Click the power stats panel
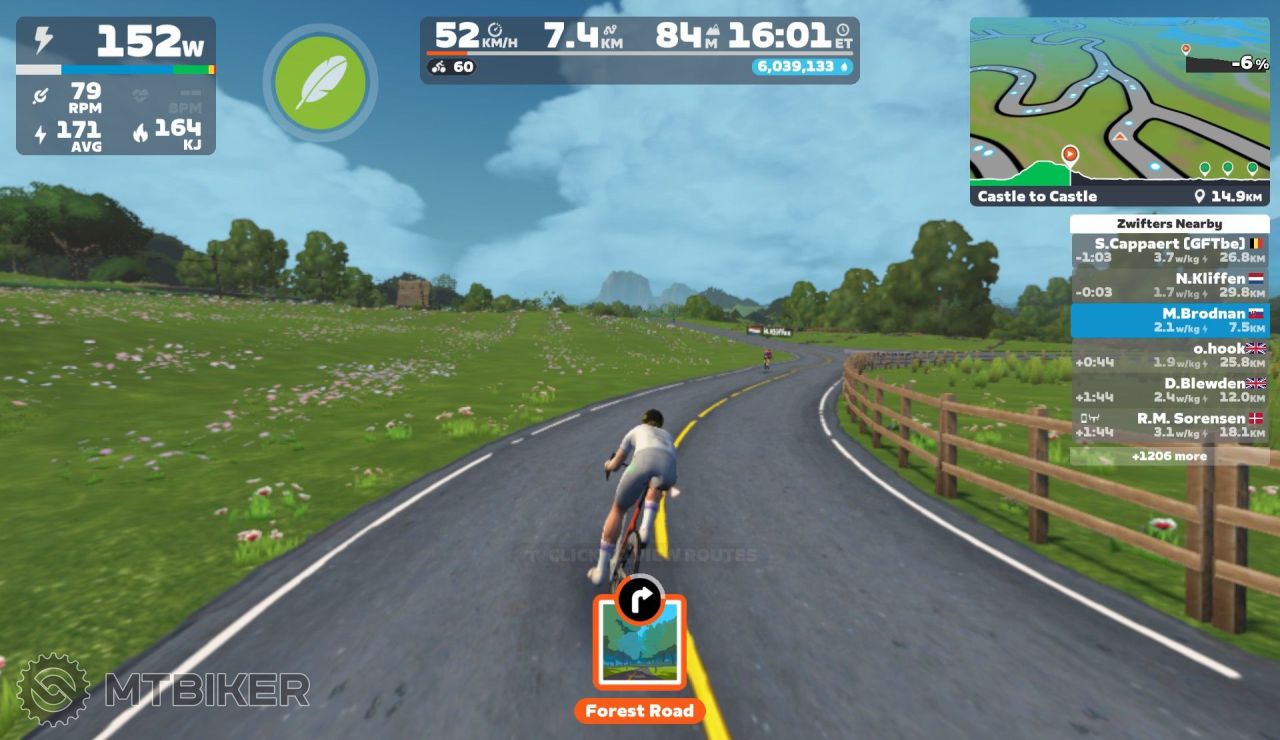 [x=115, y=86]
